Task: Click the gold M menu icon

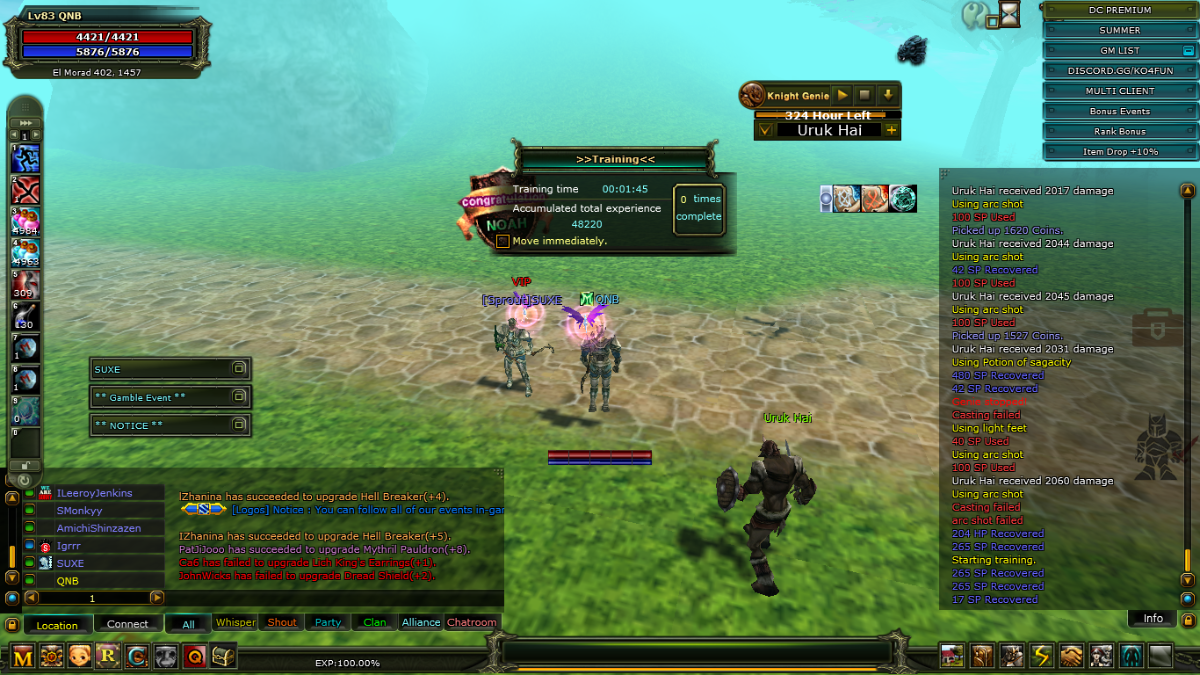Action: (x=23, y=656)
